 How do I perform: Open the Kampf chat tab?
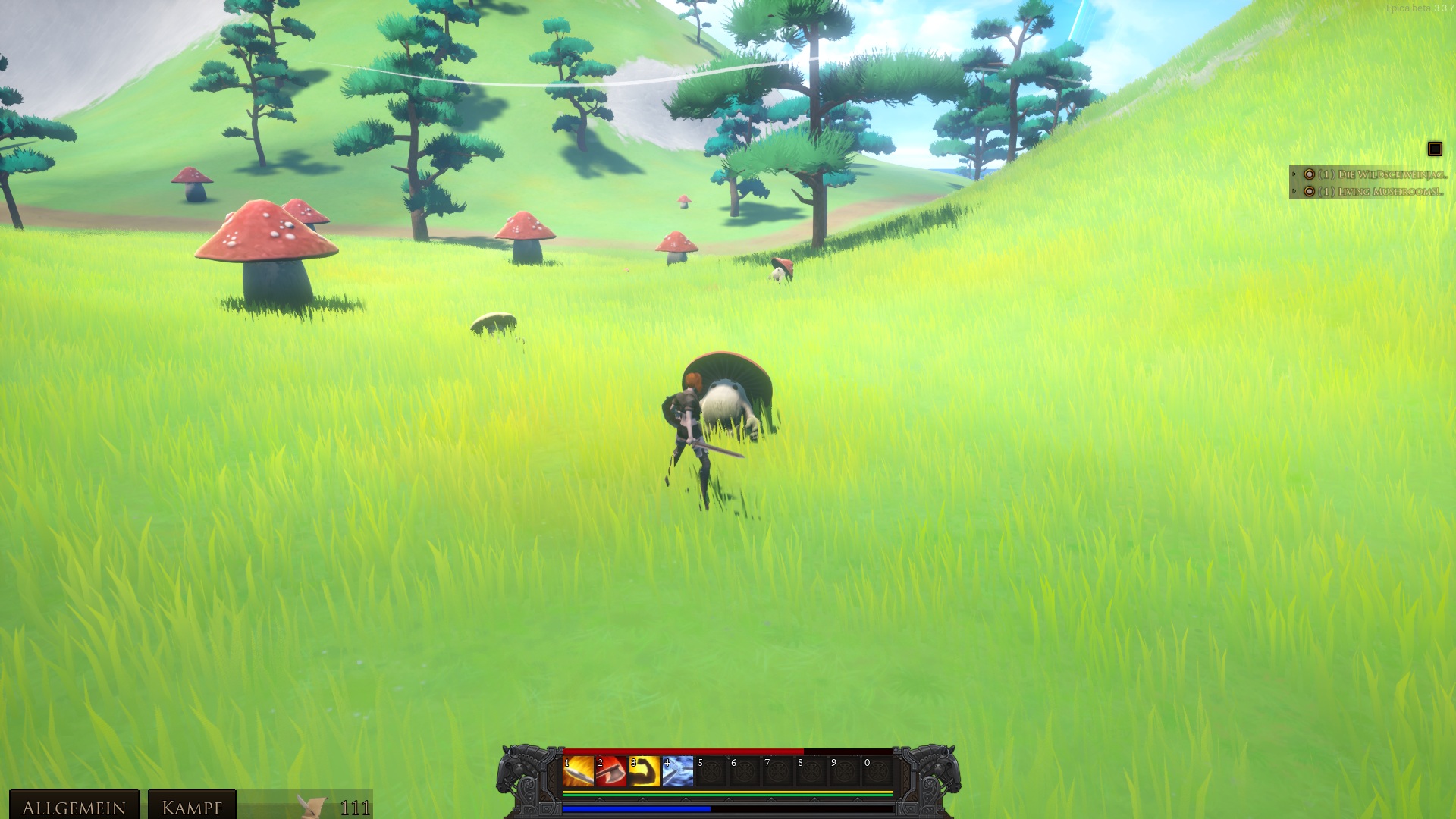(x=192, y=807)
